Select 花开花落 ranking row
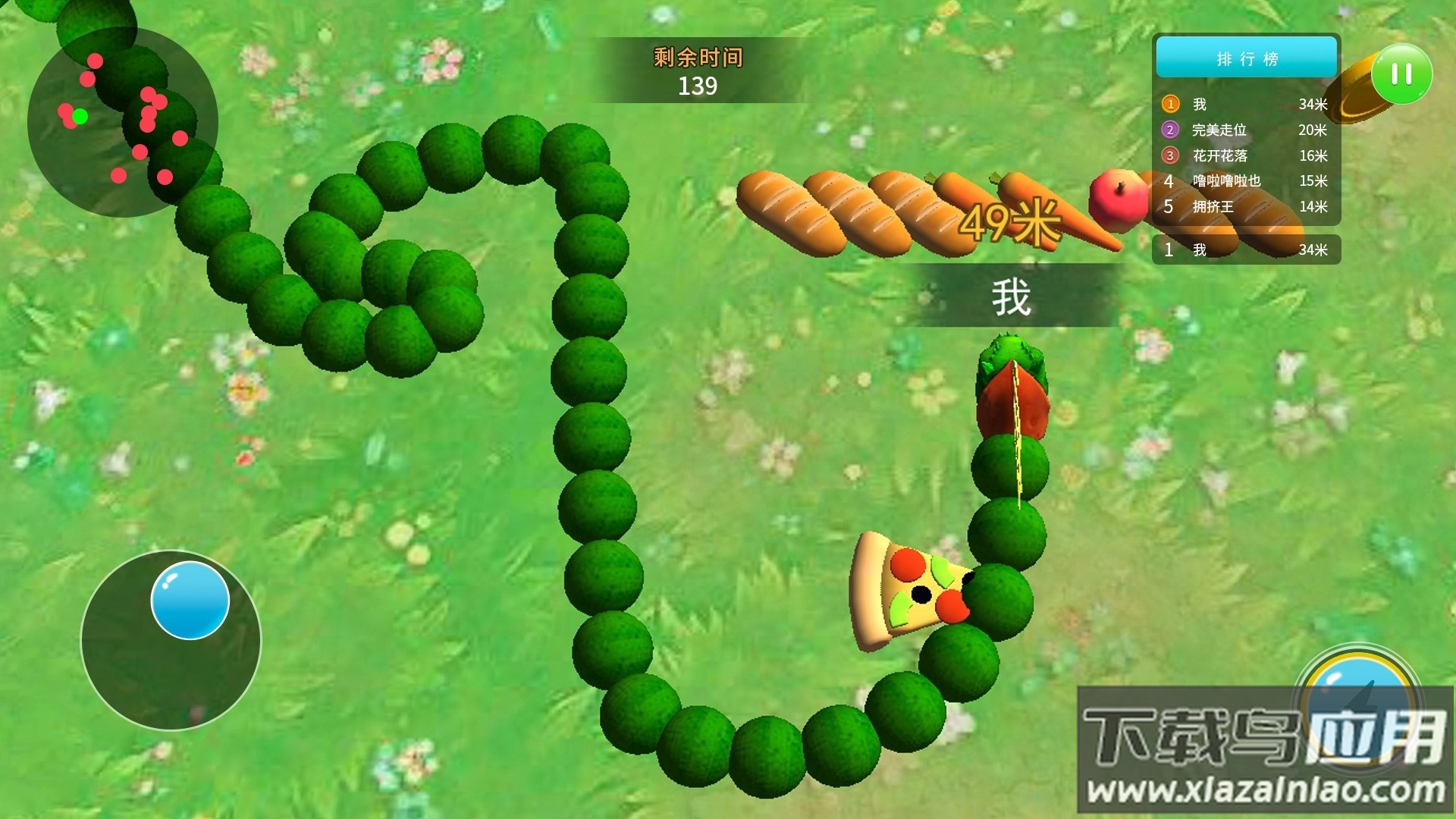 [x=1245, y=155]
